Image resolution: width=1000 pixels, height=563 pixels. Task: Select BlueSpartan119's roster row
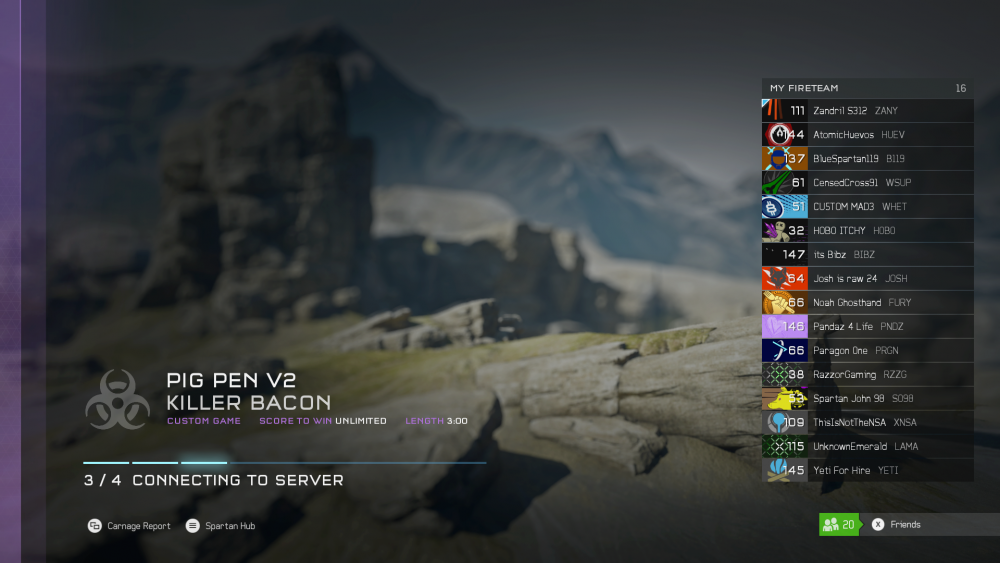(866, 159)
